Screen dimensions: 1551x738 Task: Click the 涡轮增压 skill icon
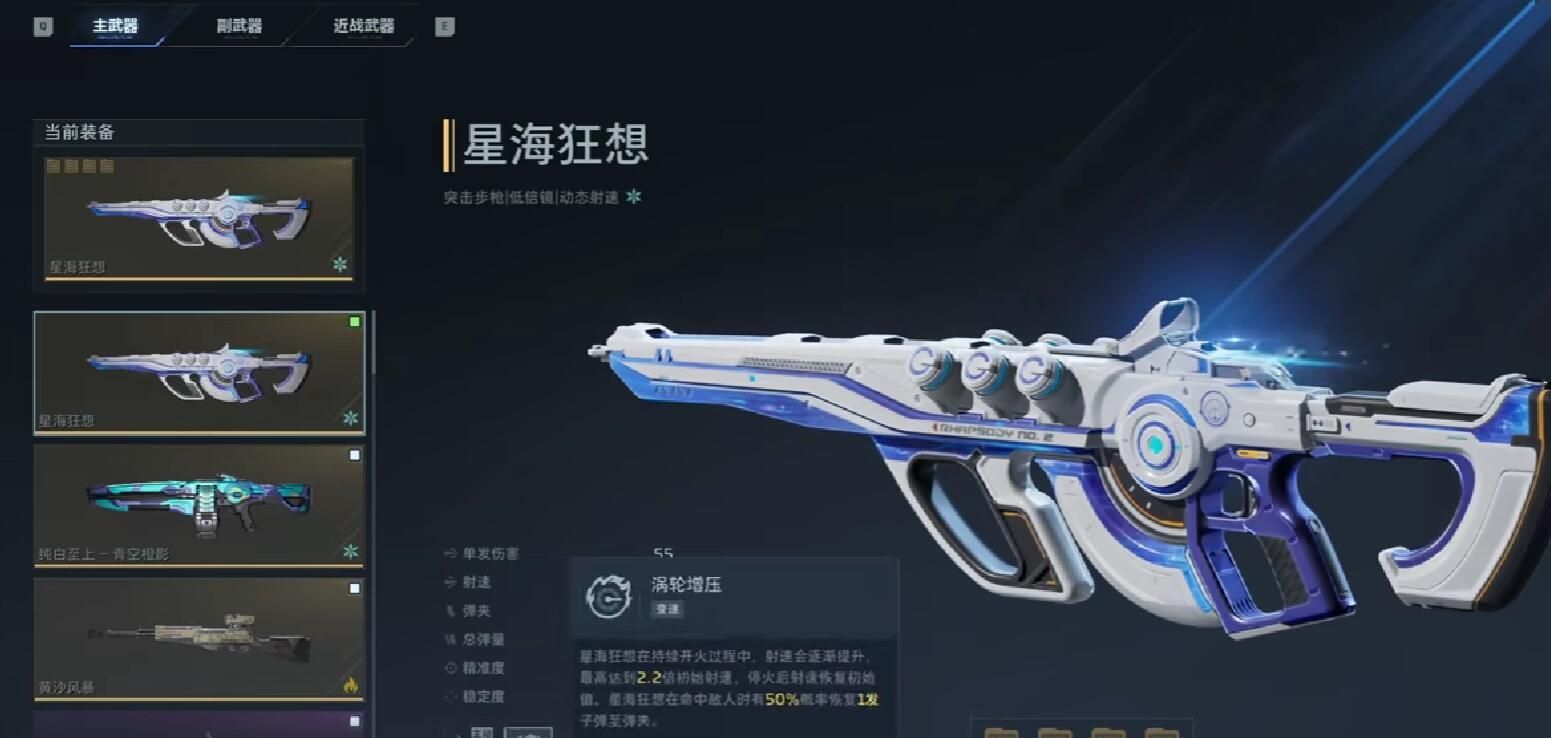pos(606,596)
